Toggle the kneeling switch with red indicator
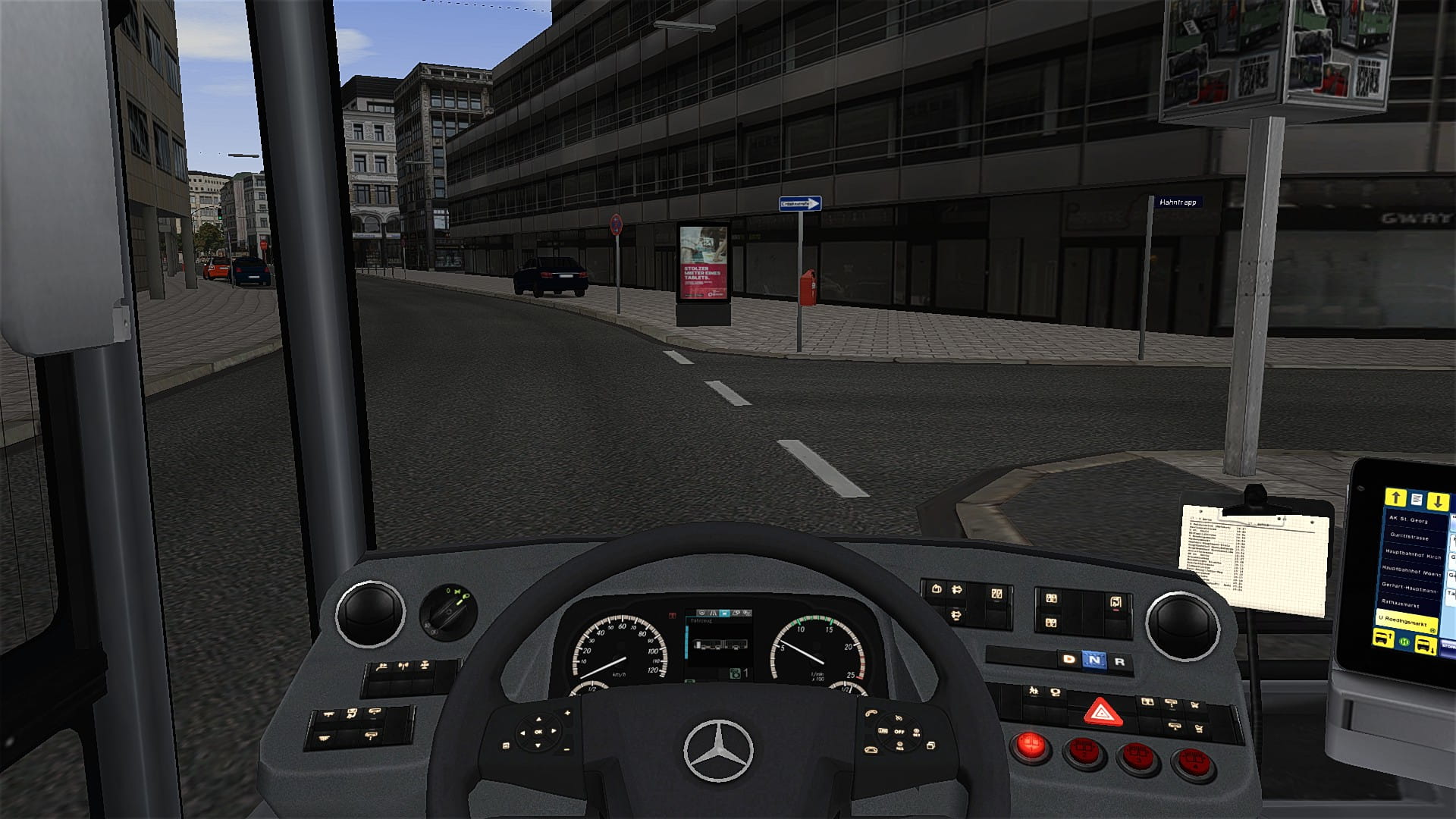This screenshot has width=1456, height=819. click(x=1116, y=602)
